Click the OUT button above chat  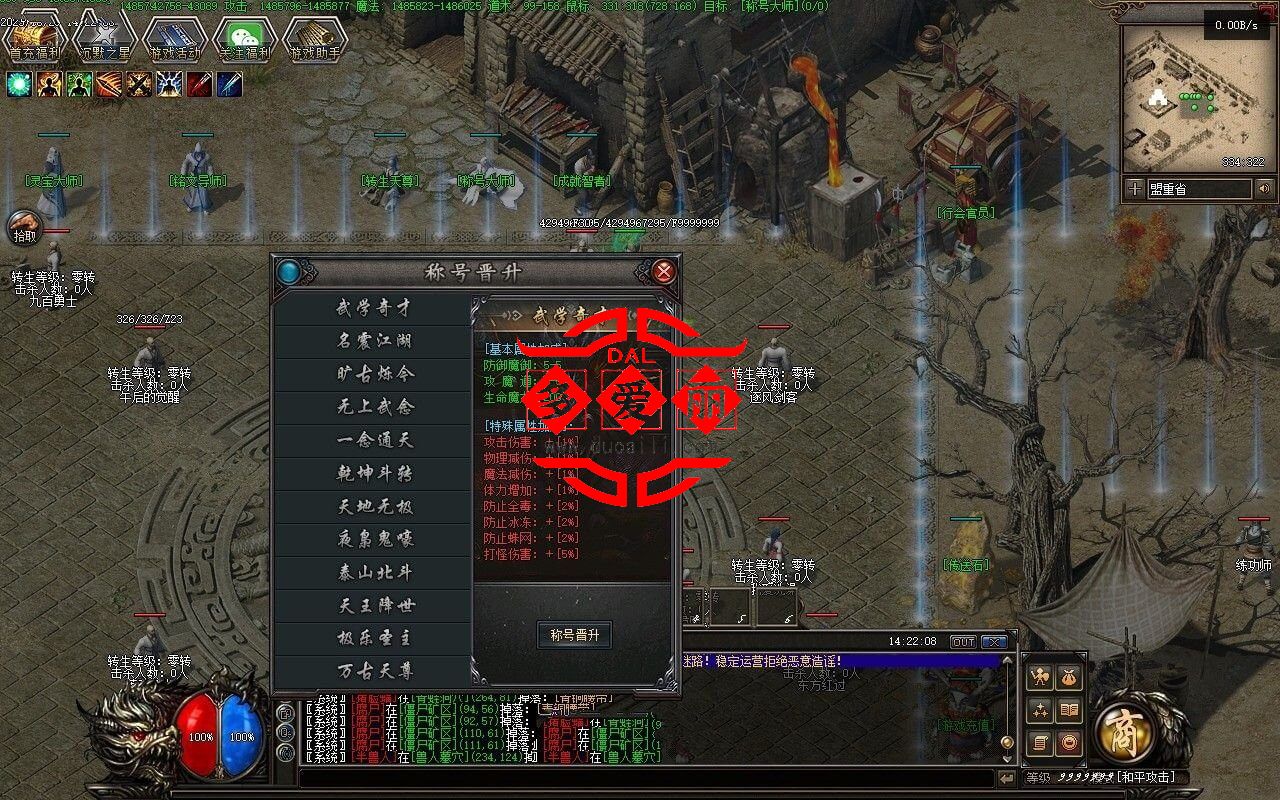(963, 642)
